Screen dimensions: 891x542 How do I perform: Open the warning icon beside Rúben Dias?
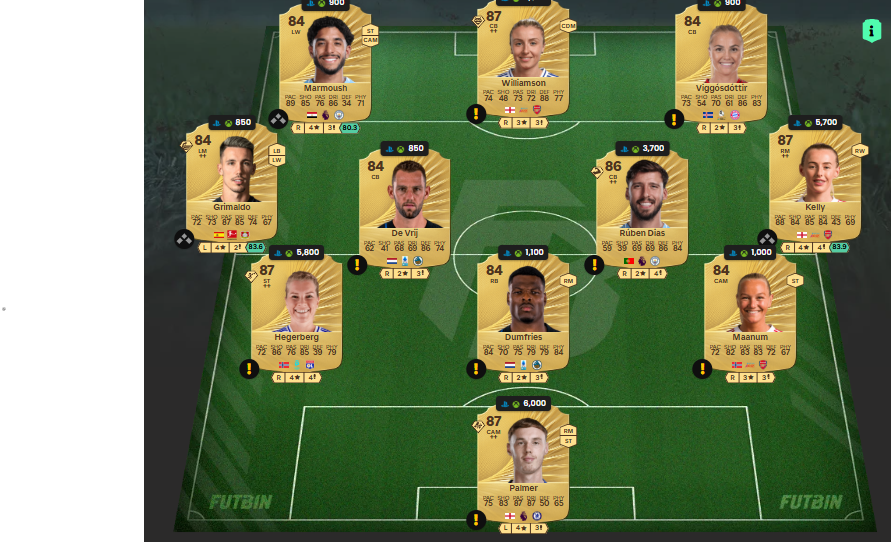click(x=594, y=265)
